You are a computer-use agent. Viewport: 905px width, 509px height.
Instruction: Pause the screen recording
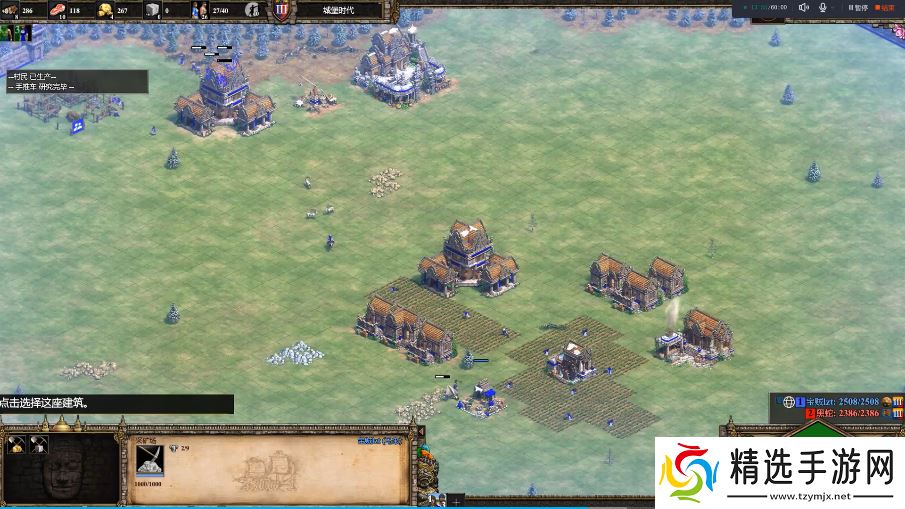856,7
